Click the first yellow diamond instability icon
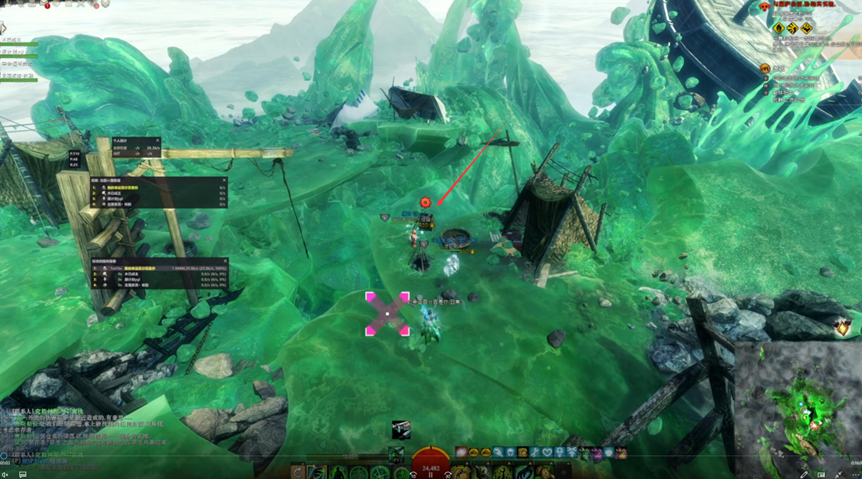Viewport: 862px width, 479px height. [778, 29]
